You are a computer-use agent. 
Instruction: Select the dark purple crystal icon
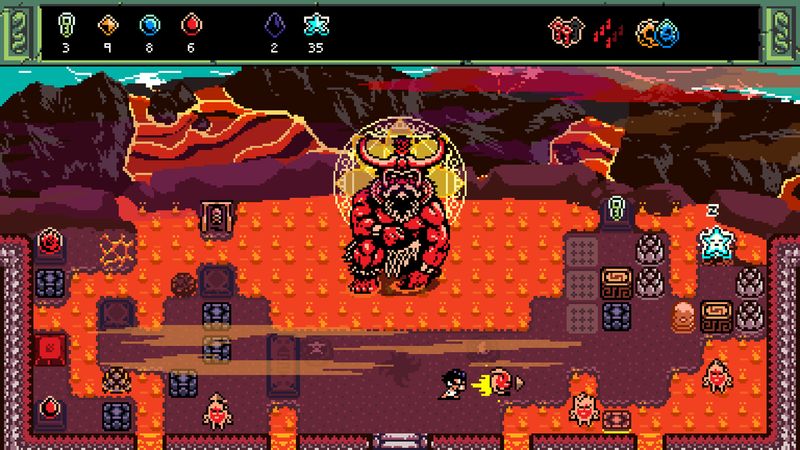275,25
